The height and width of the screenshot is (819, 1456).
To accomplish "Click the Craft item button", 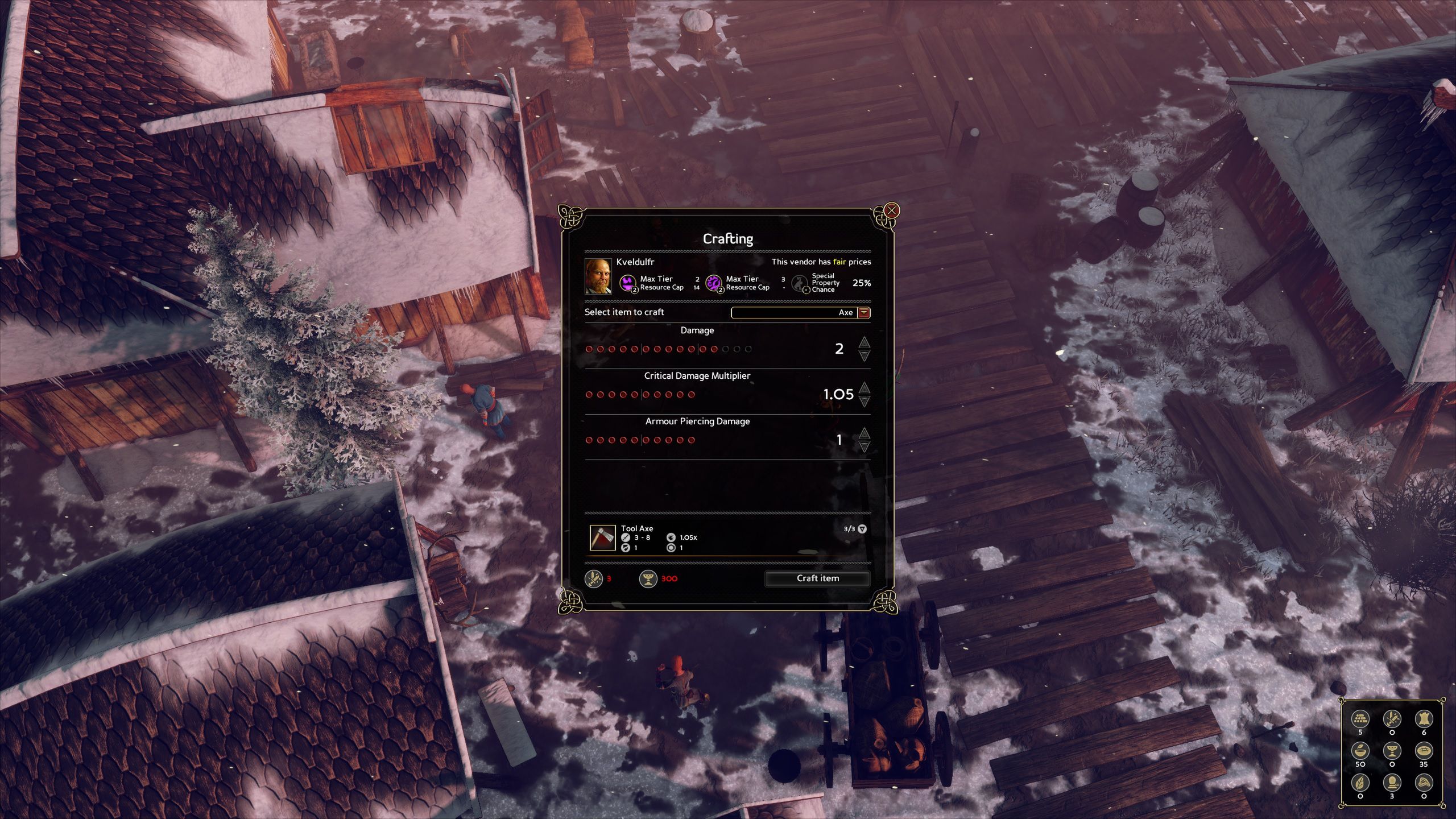I will [x=817, y=578].
